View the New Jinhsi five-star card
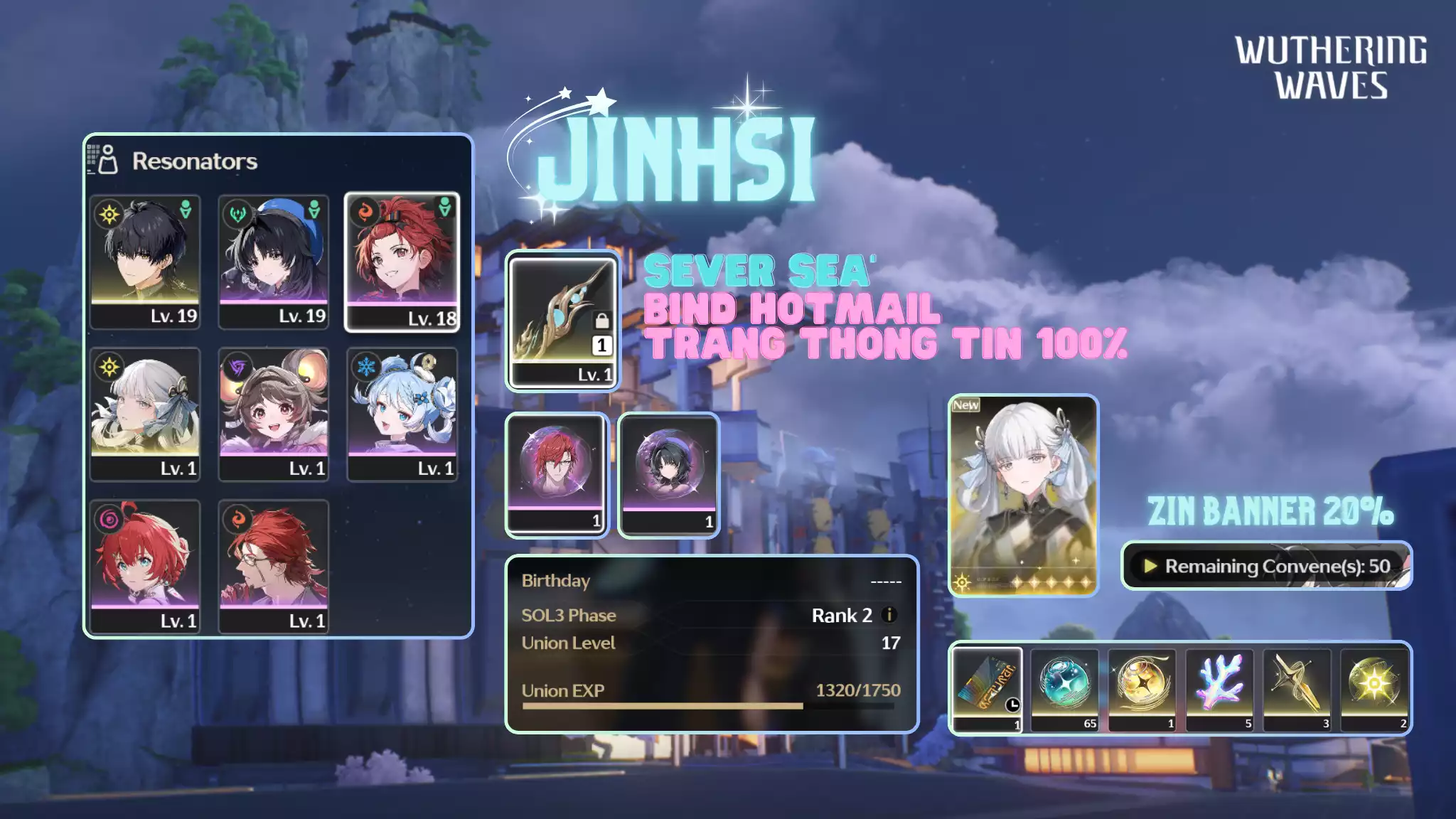The image size is (1456, 819). (x=1024, y=496)
